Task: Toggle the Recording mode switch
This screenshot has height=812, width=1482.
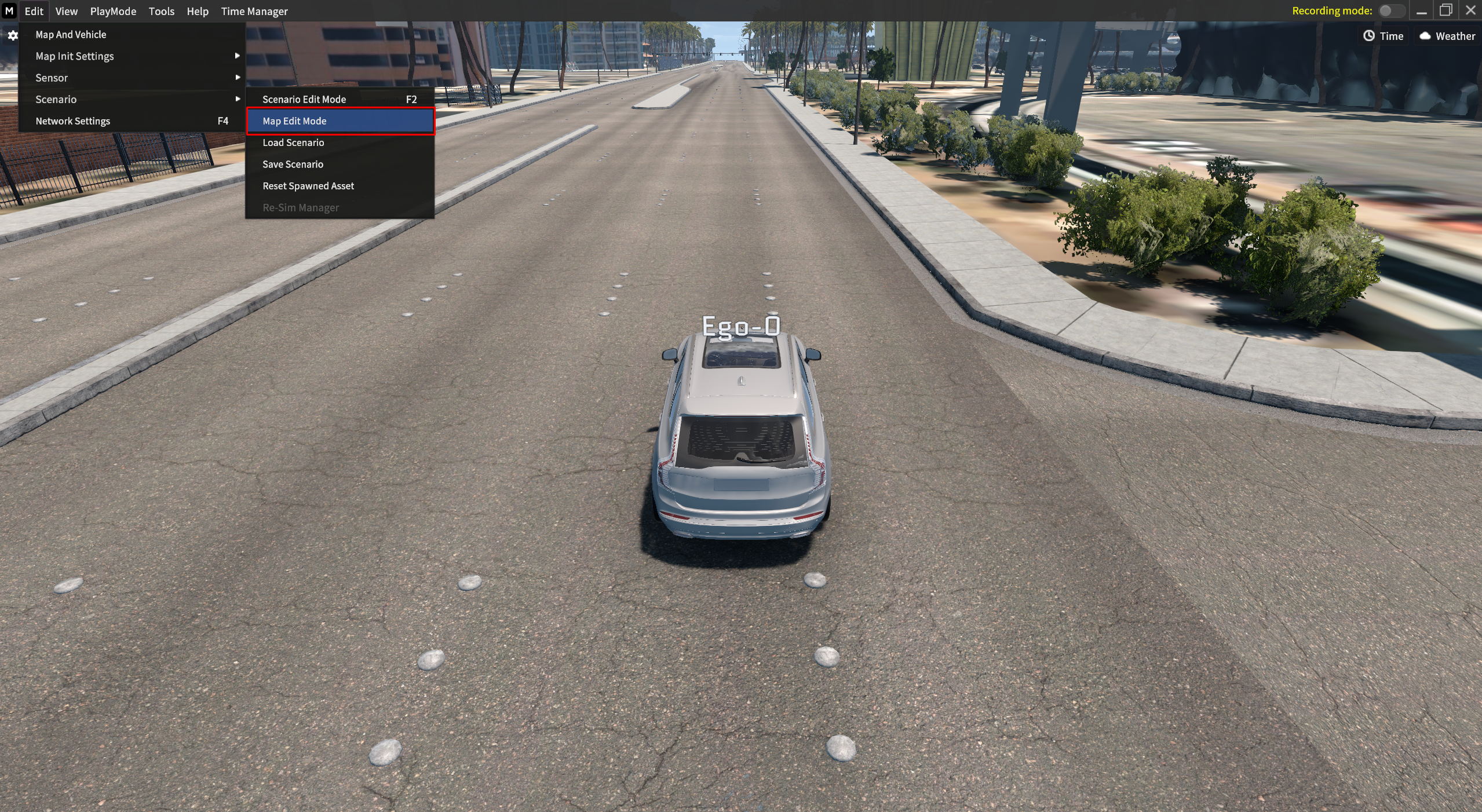Action: click(1390, 11)
